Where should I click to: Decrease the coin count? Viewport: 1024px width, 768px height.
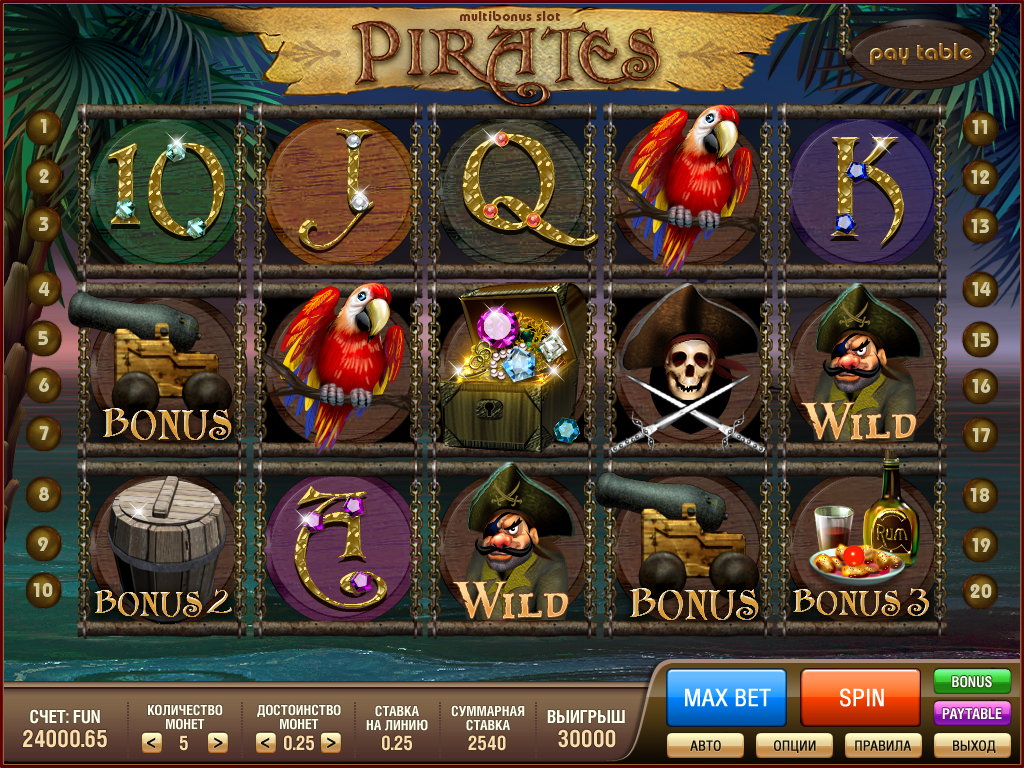pyautogui.click(x=151, y=743)
